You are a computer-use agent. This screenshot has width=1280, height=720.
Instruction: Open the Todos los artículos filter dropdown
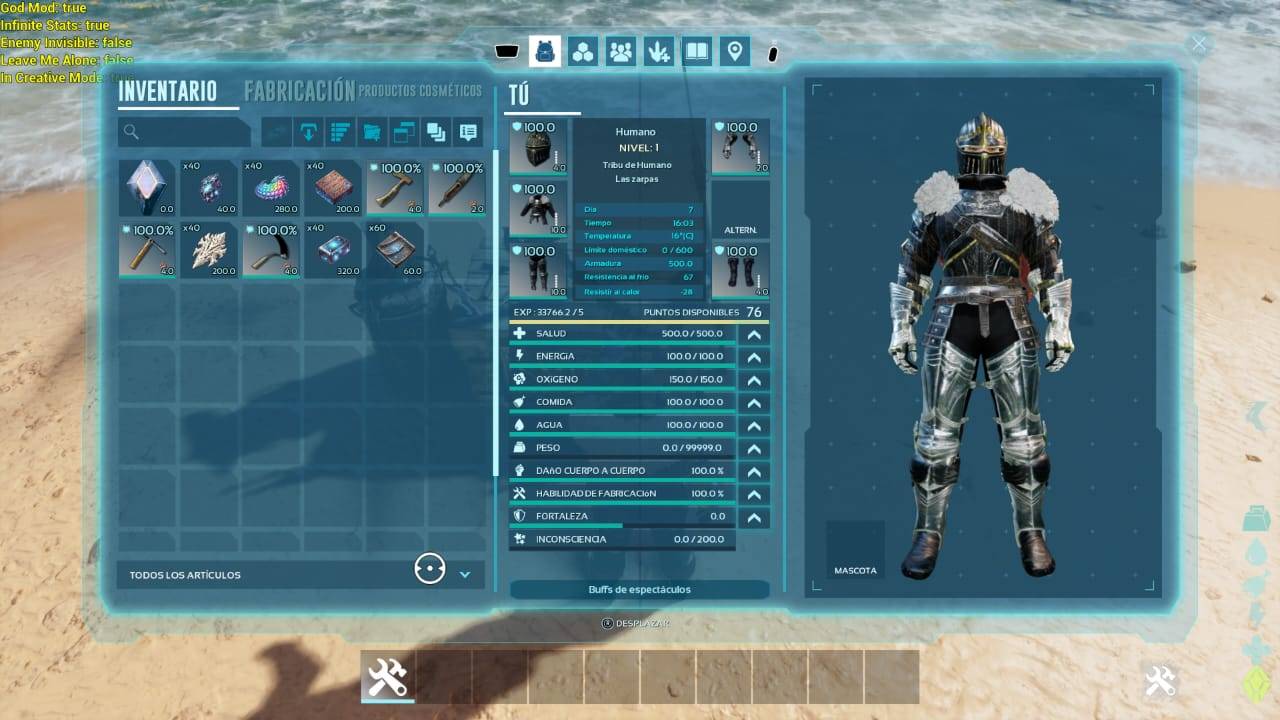(464, 574)
